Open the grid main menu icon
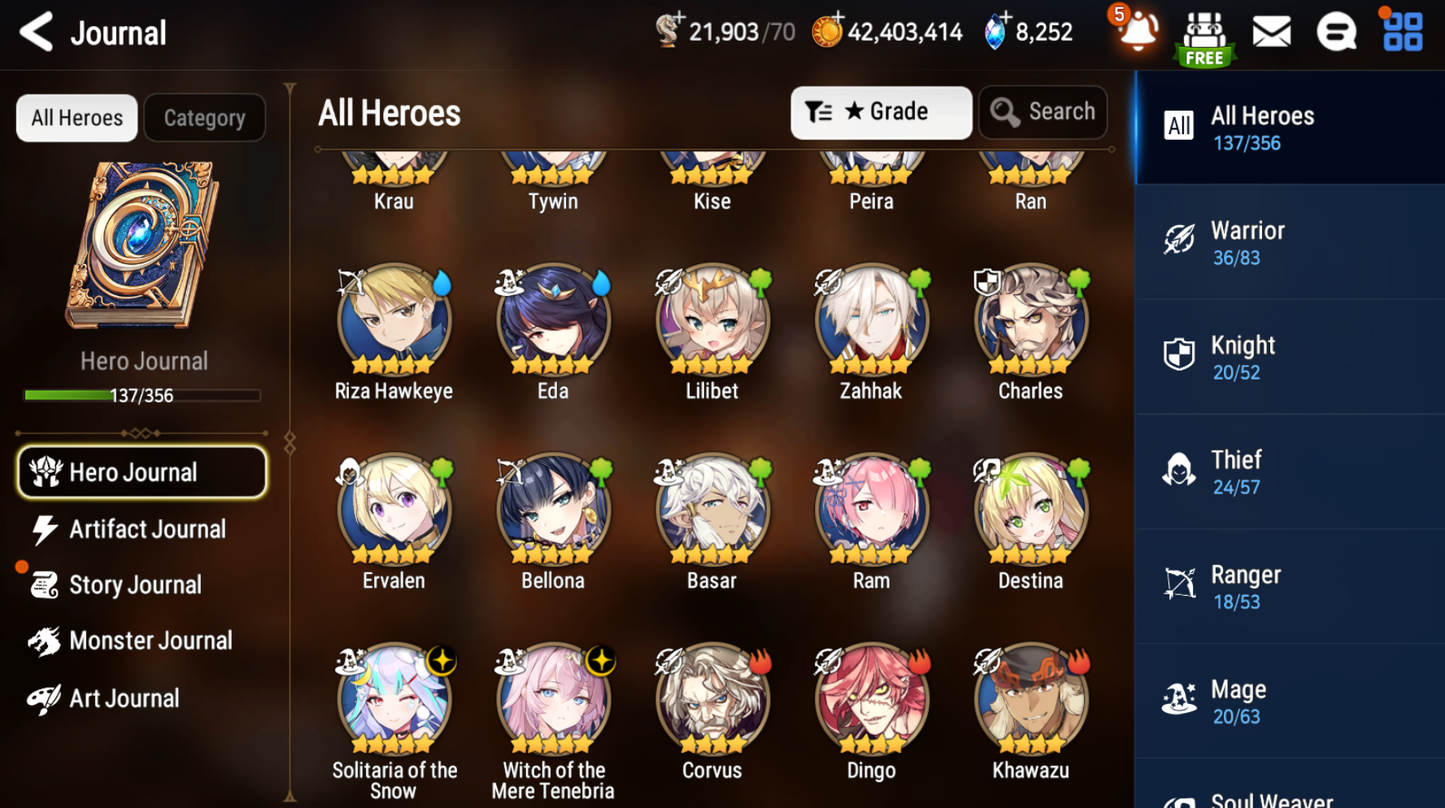This screenshot has height=808, width=1445. point(1402,32)
